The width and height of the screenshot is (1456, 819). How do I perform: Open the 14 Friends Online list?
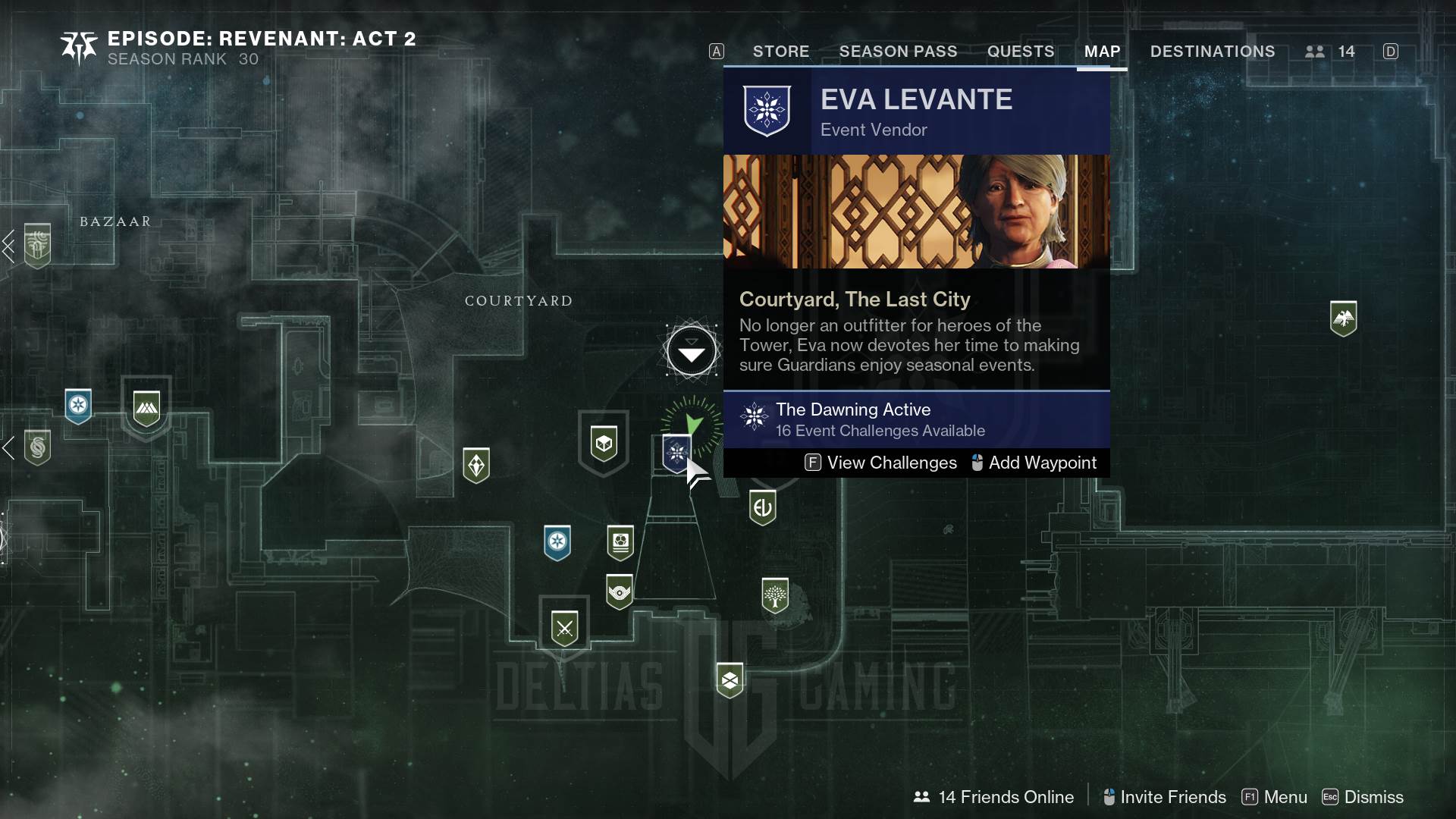(x=994, y=797)
